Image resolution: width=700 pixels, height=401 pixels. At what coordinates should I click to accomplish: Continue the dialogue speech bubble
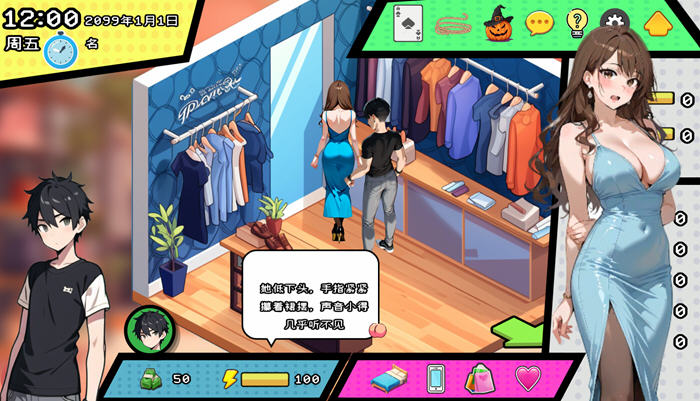coord(310,294)
